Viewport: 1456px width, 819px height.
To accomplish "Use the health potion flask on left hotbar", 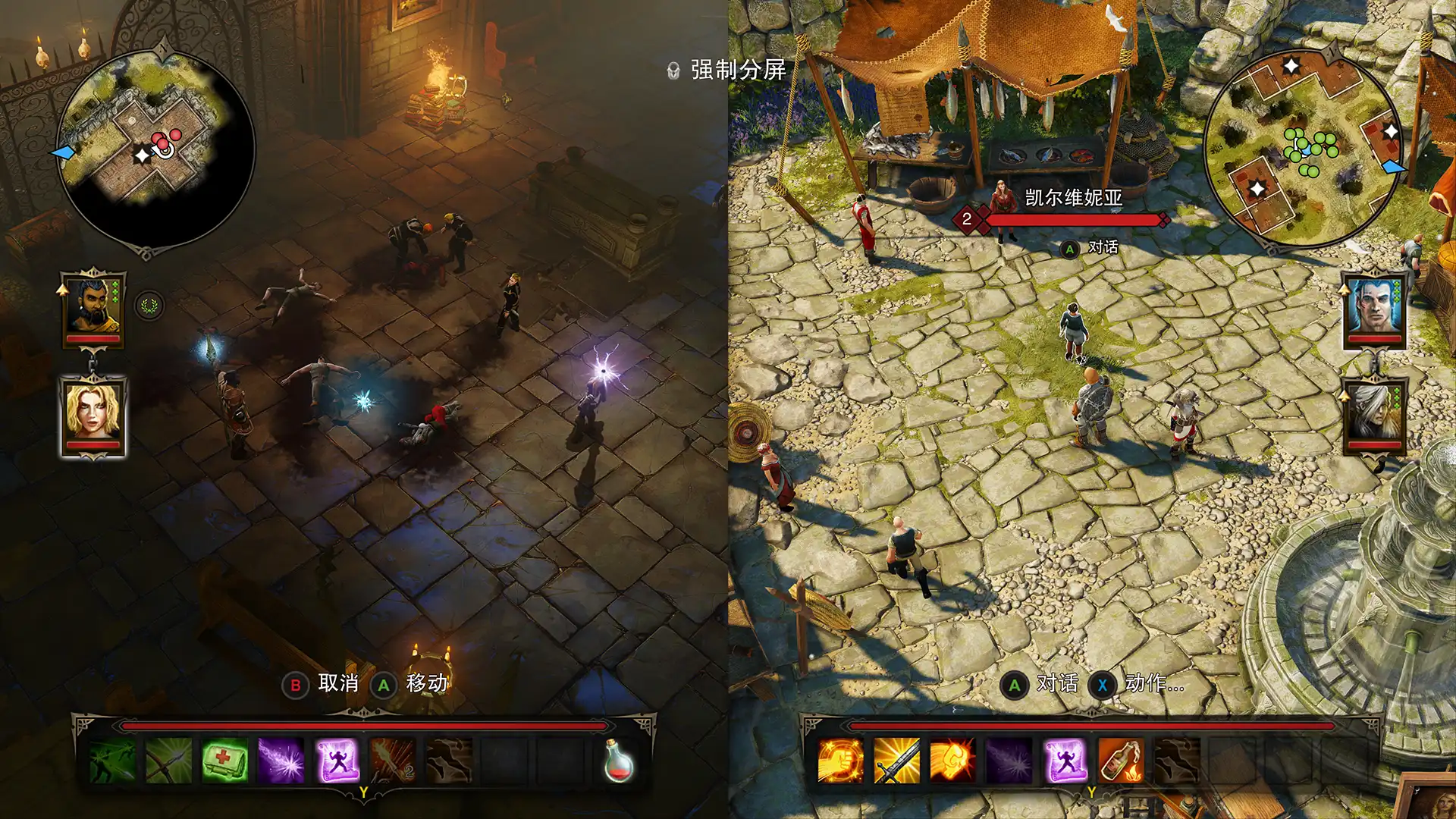I will [619, 761].
